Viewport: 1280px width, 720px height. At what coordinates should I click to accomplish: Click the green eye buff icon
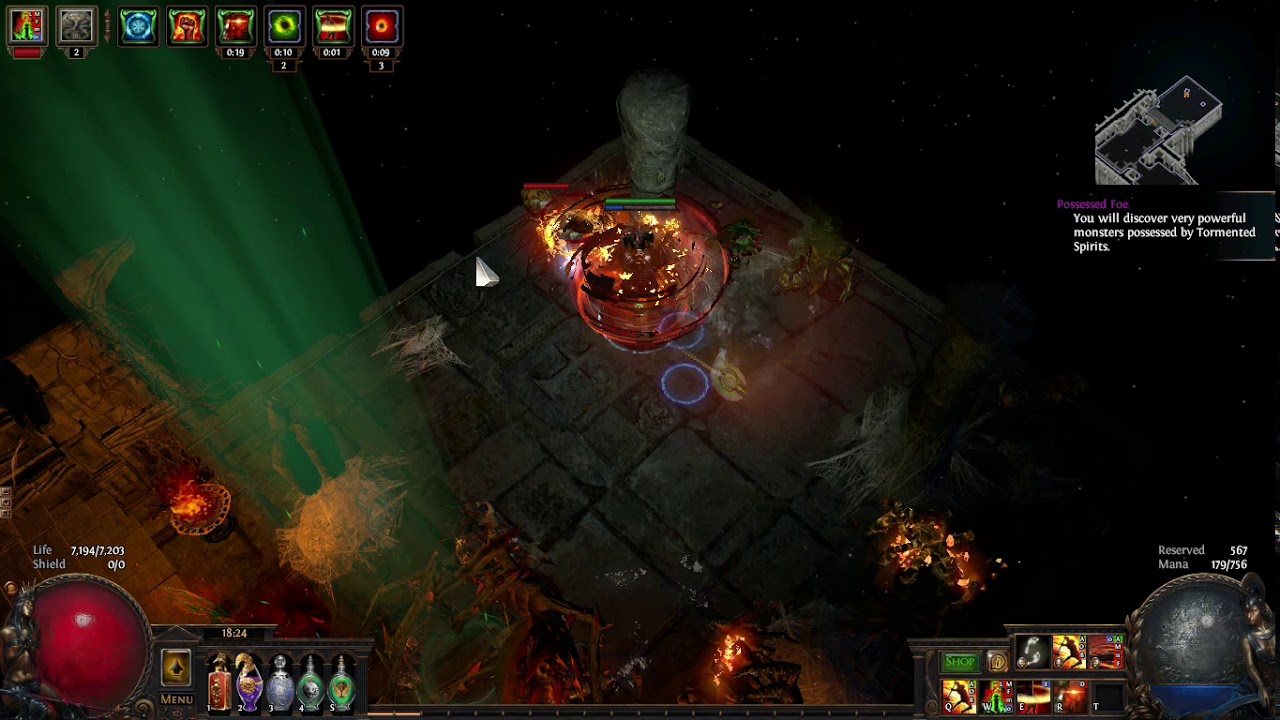tap(284, 27)
